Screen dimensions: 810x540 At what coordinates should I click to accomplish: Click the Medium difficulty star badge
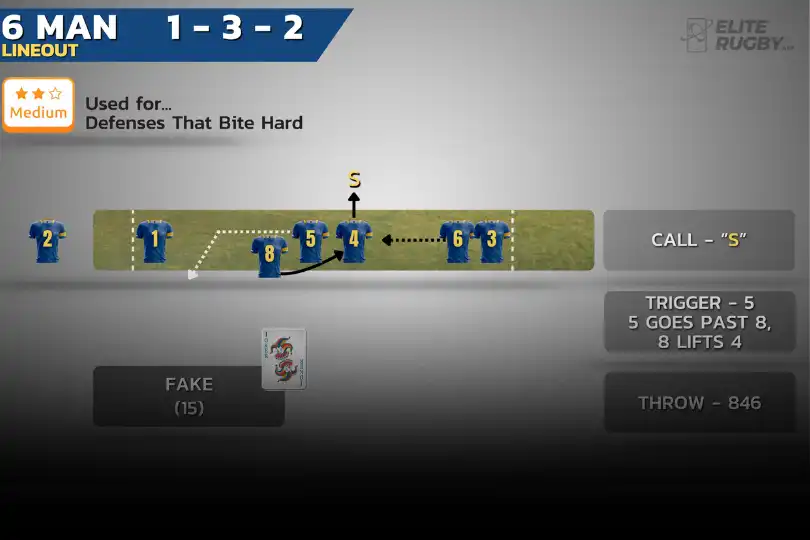tap(38, 104)
